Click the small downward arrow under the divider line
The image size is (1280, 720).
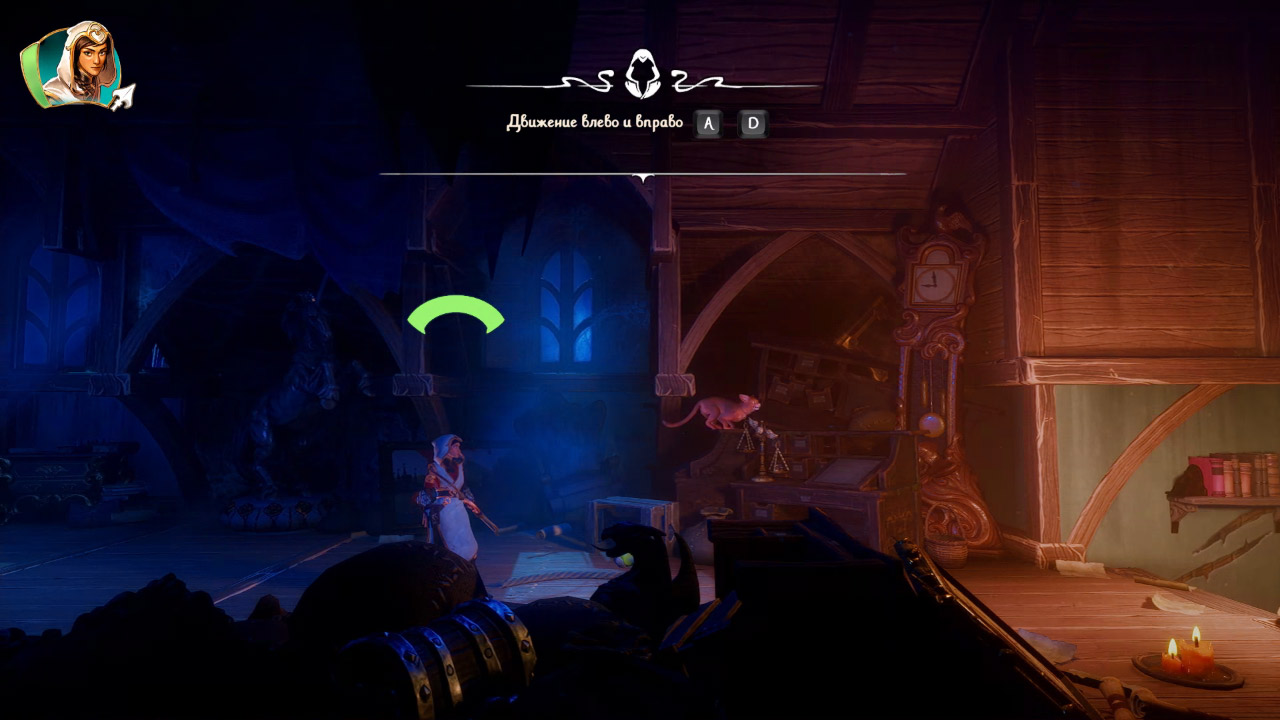coord(641,179)
